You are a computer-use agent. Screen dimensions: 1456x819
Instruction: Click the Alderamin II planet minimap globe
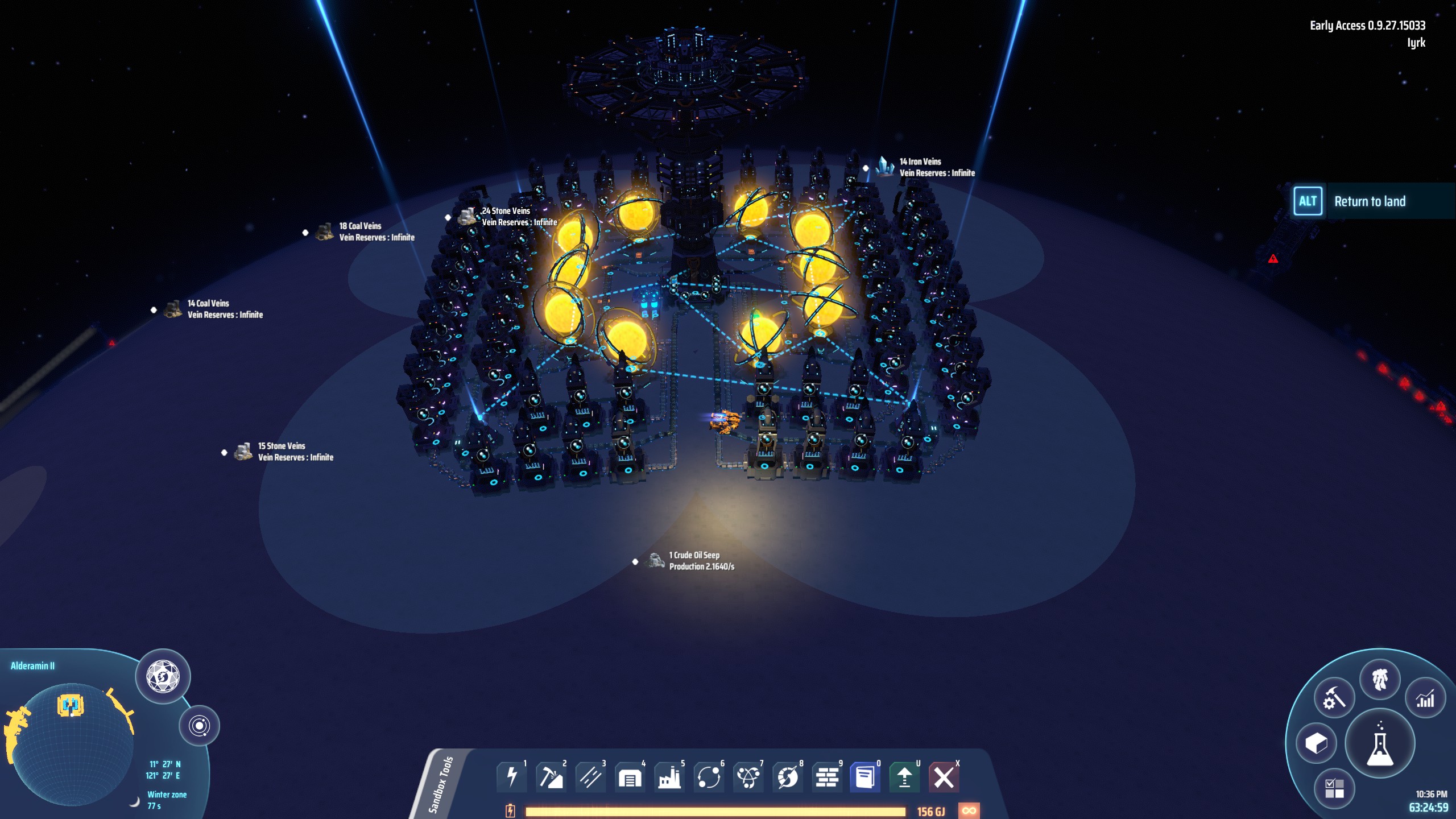pyautogui.click(x=72, y=744)
